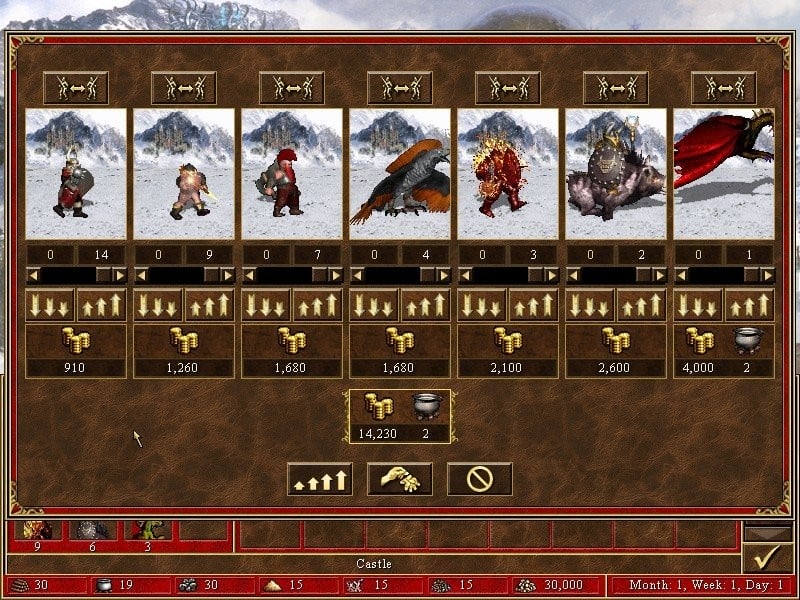
Task: Minimize the stack costing 910 gold
Action: pos(50,305)
